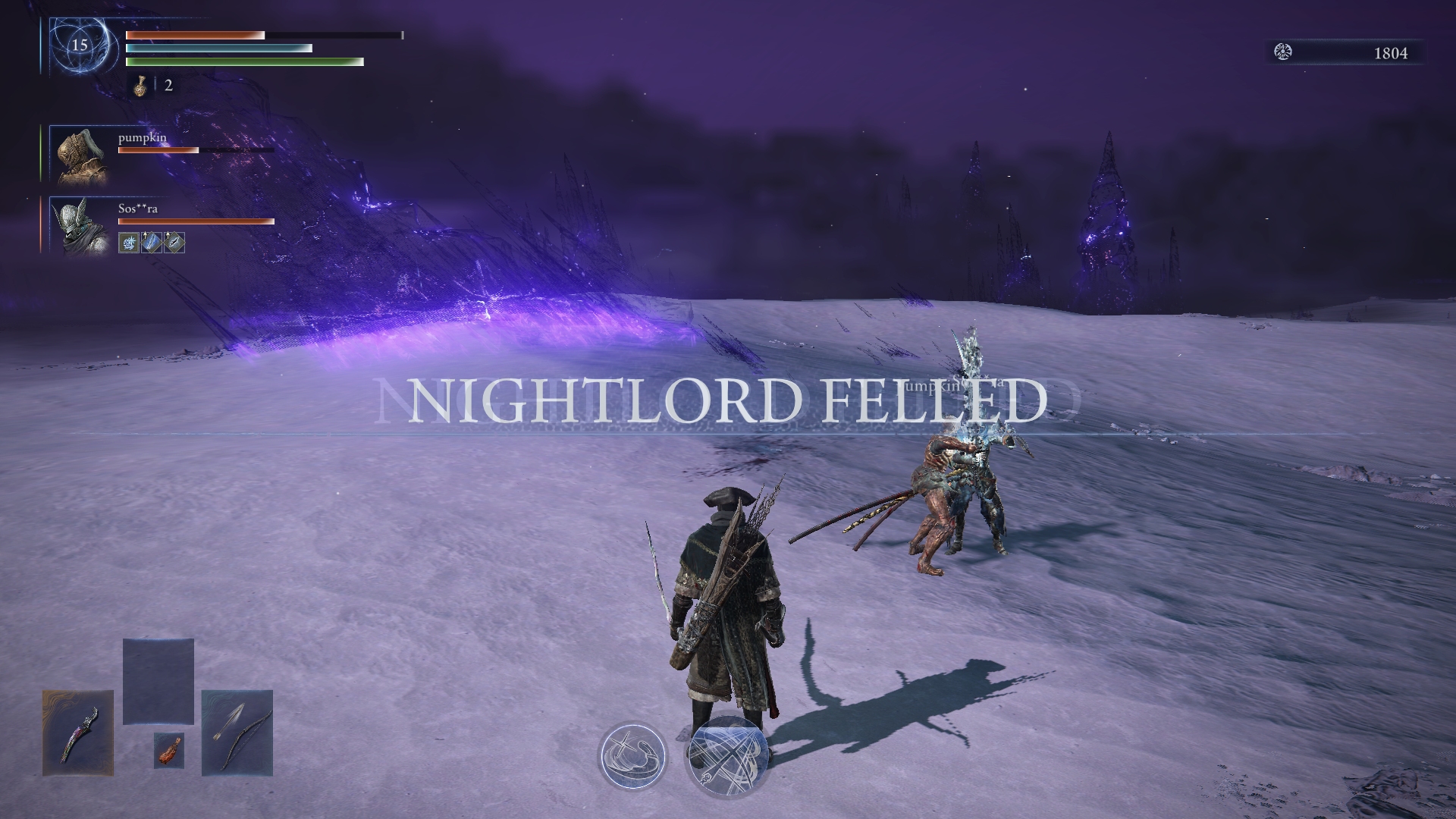Trigger the crossed-arrows ultimate art icon
Image resolution: width=1456 pixels, height=819 pixels.
pos(726,757)
